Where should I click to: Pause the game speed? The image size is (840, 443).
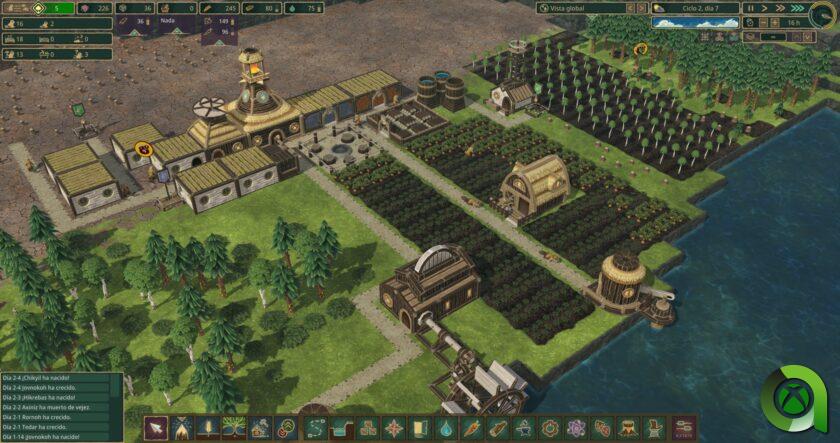pyautogui.click(x=751, y=8)
